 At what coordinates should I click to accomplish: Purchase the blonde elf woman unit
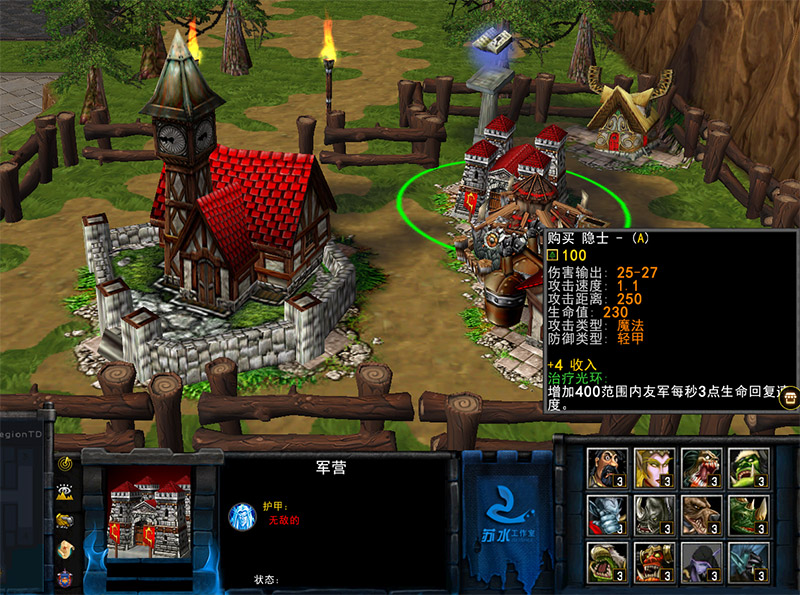coord(654,467)
